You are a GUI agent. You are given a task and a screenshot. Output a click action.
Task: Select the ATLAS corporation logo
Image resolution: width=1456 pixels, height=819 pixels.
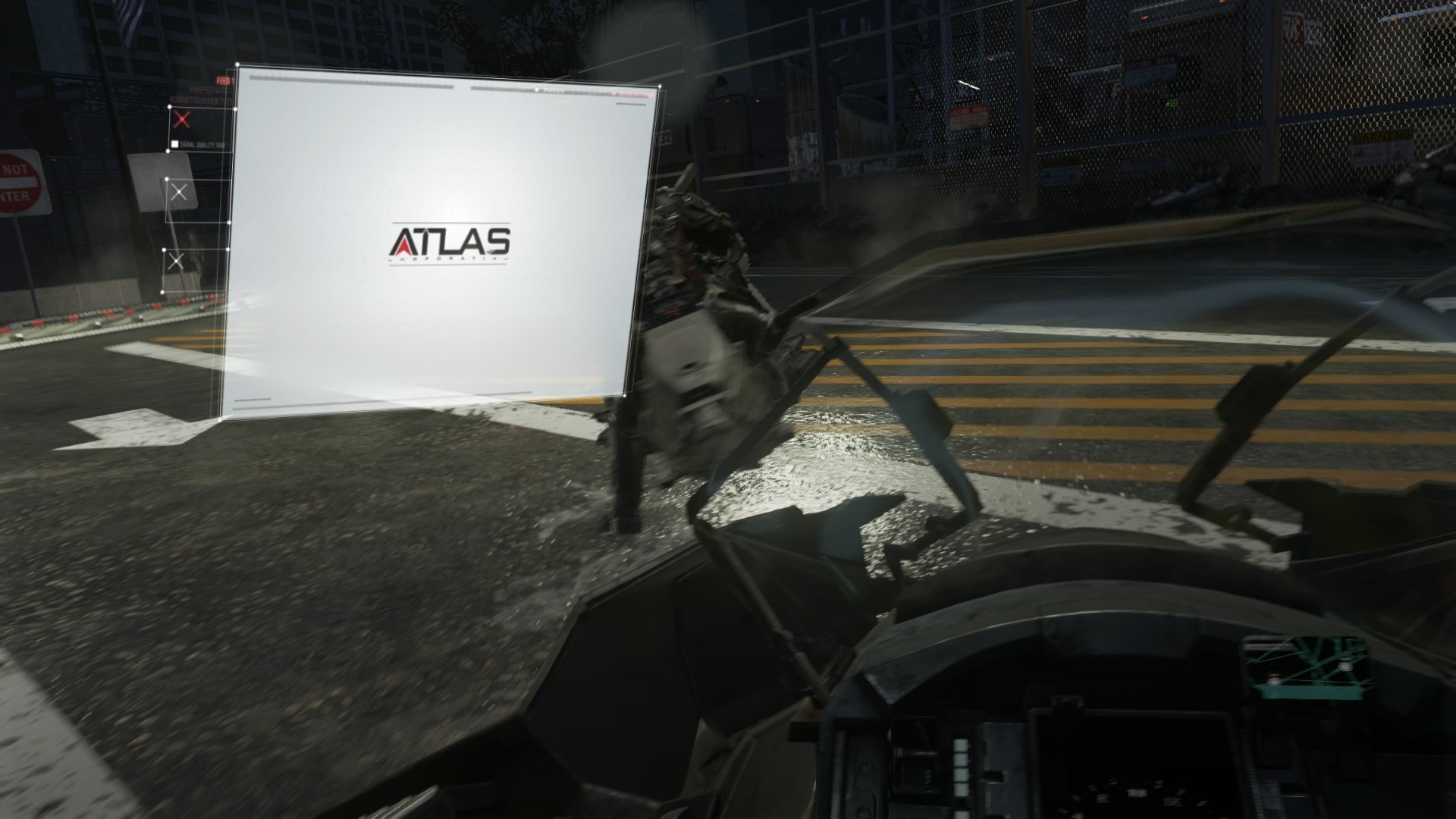click(x=451, y=241)
